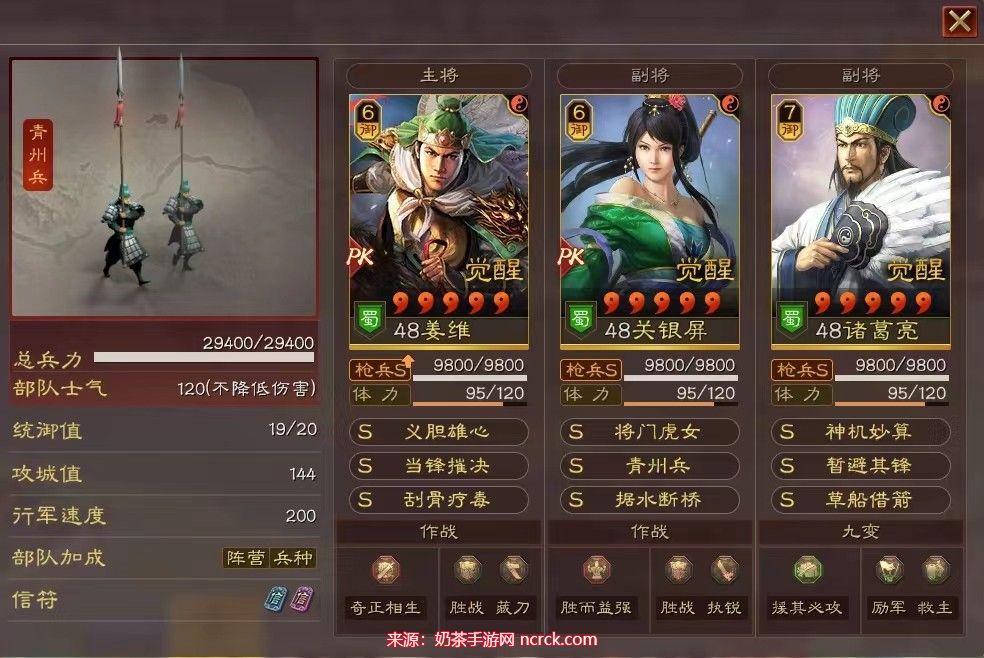This screenshot has width=984, height=658.
Task: Select the purple 信符 token
Action: pos(299,599)
